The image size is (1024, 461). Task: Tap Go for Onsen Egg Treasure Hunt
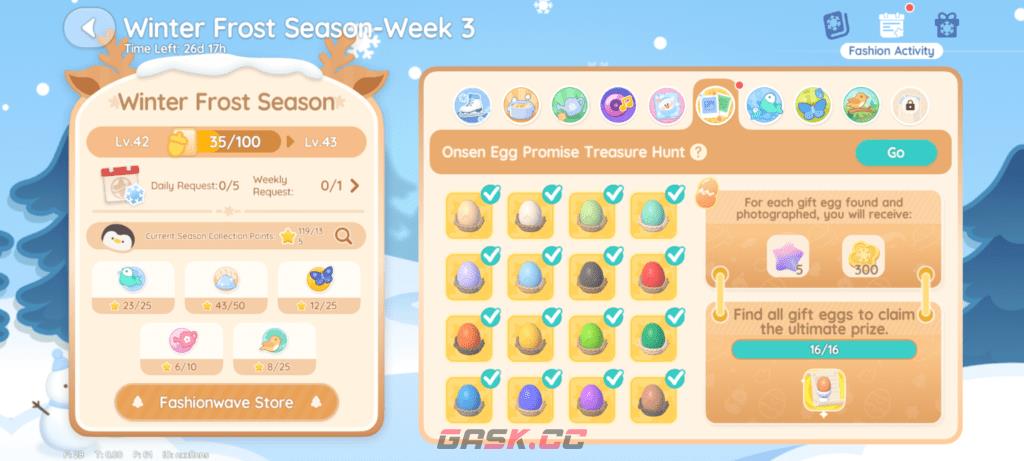click(x=895, y=153)
